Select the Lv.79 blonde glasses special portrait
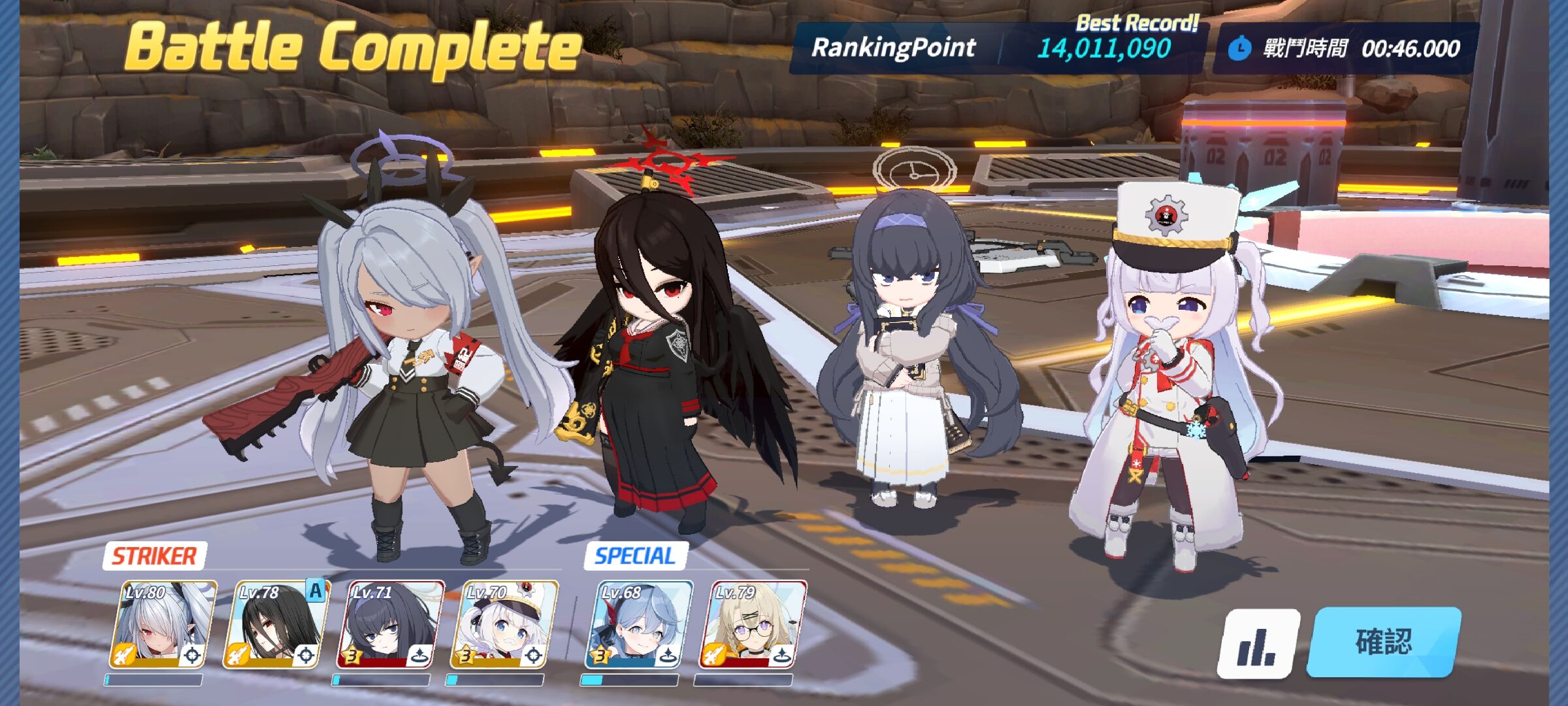The width and height of the screenshot is (1568, 706). (752, 625)
